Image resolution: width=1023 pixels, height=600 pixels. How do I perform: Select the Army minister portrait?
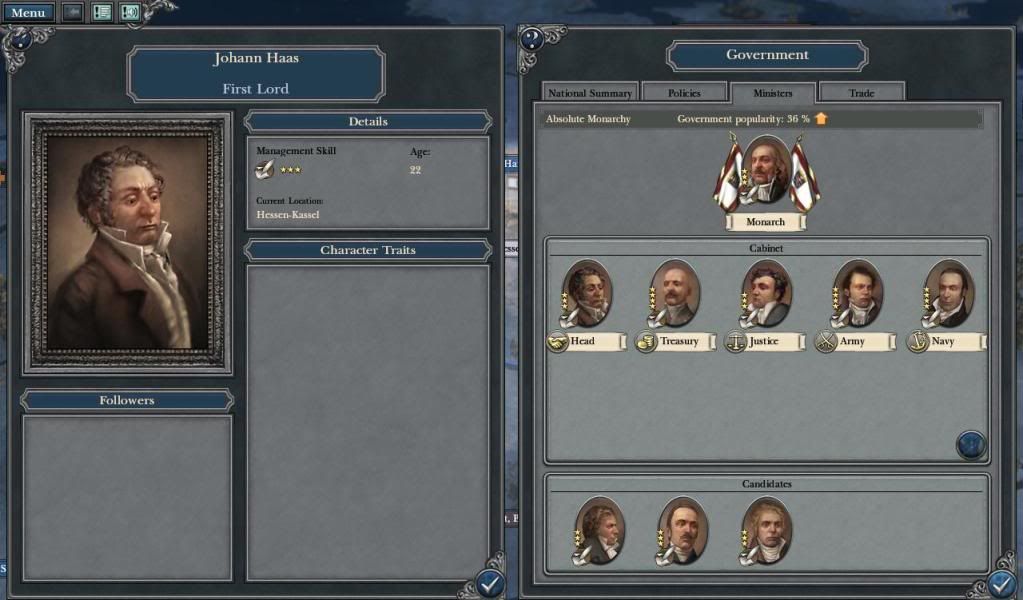click(x=857, y=293)
